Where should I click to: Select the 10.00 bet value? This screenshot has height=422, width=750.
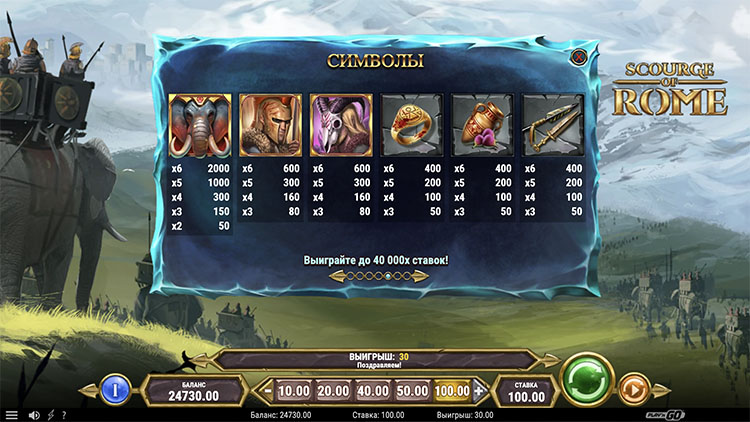(x=293, y=391)
